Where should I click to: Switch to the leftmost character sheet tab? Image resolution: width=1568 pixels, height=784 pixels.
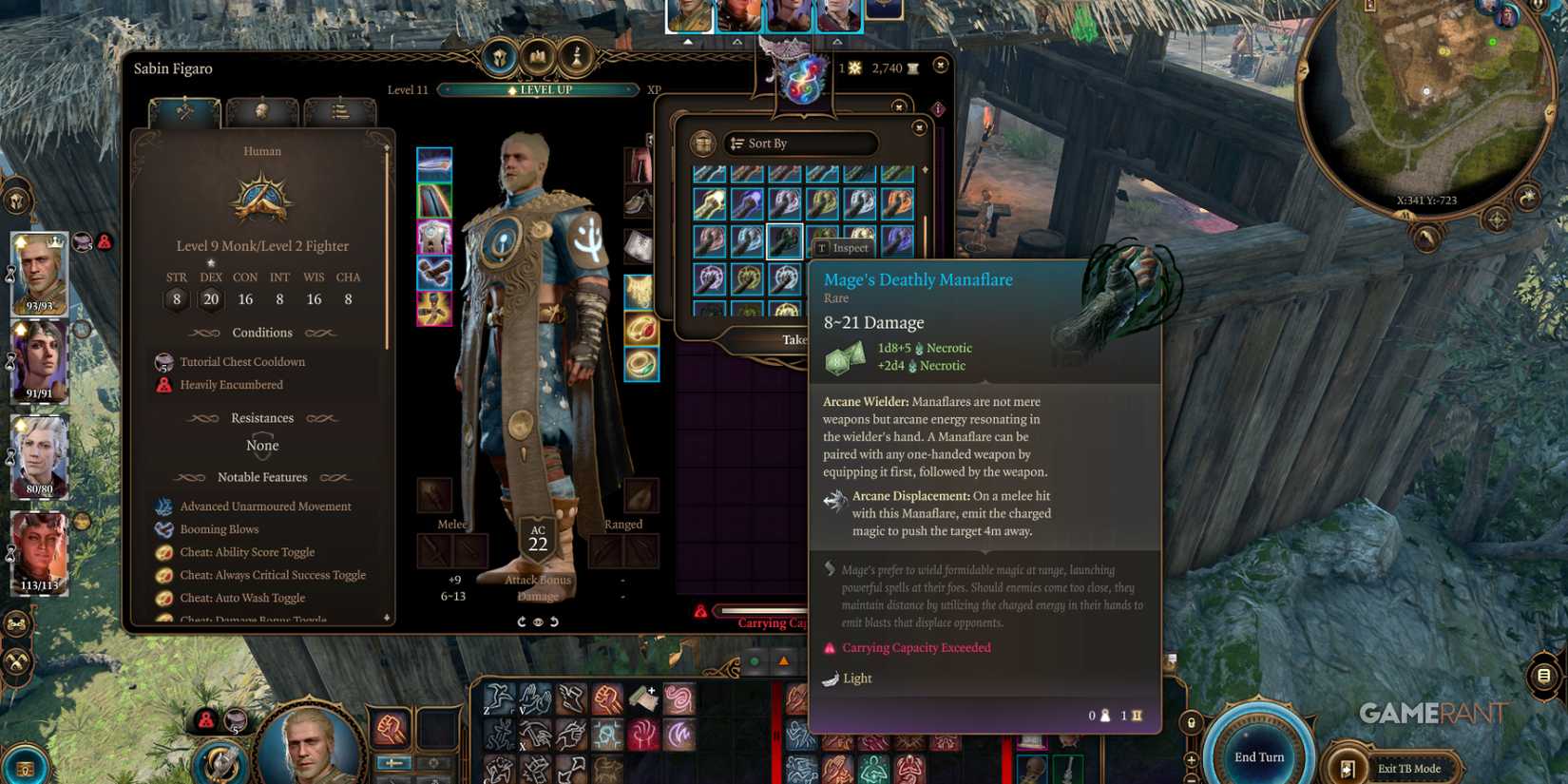click(183, 112)
